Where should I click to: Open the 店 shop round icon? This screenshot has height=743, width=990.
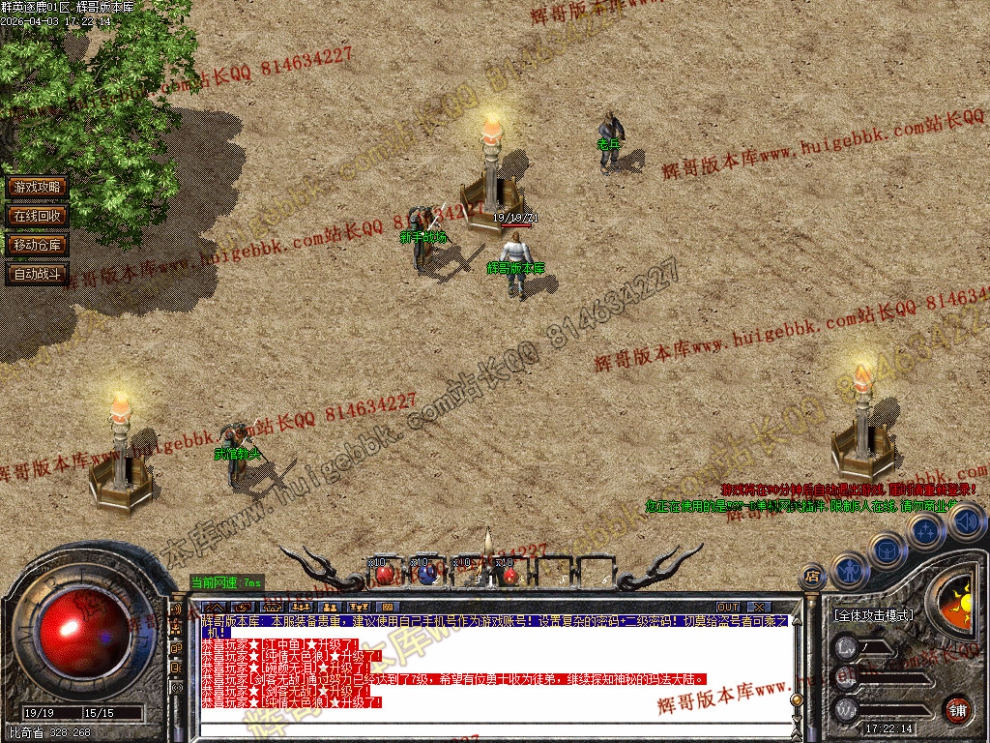pyautogui.click(x=812, y=577)
